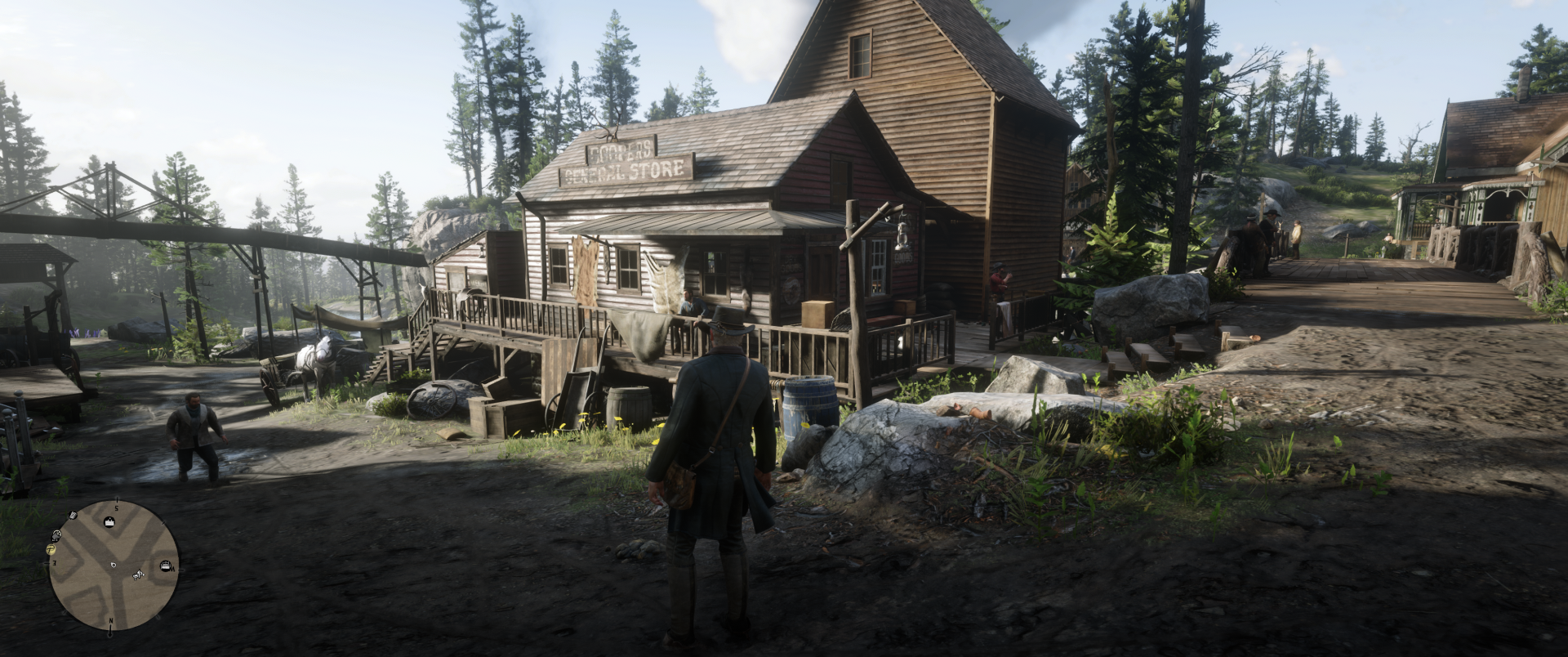
Task: Select the horse marker on the minimap
Action: click(x=138, y=574)
